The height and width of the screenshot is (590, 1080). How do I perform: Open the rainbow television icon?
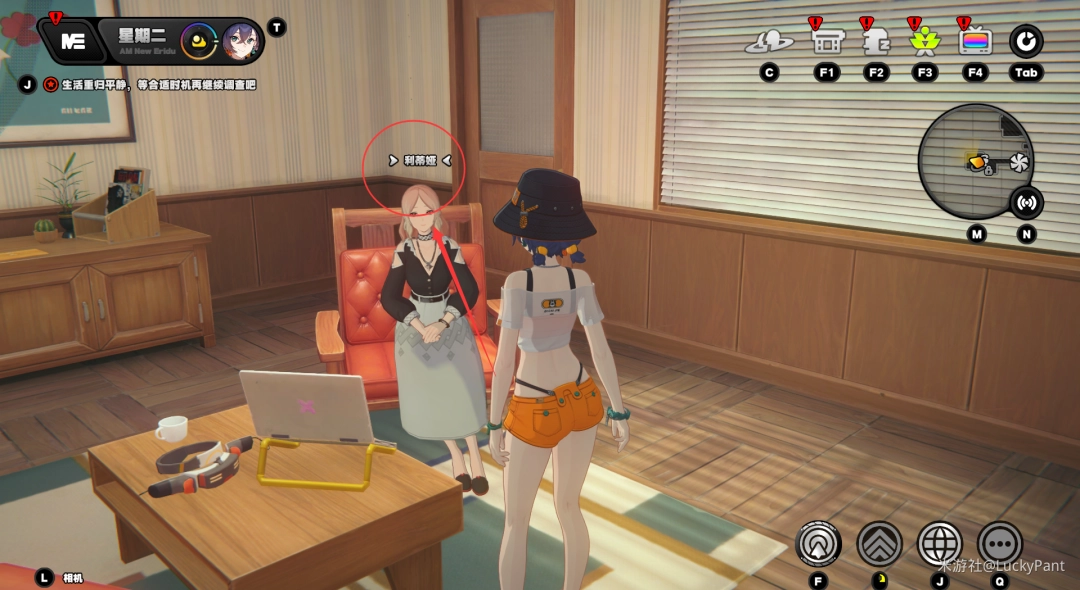click(975, 42)
